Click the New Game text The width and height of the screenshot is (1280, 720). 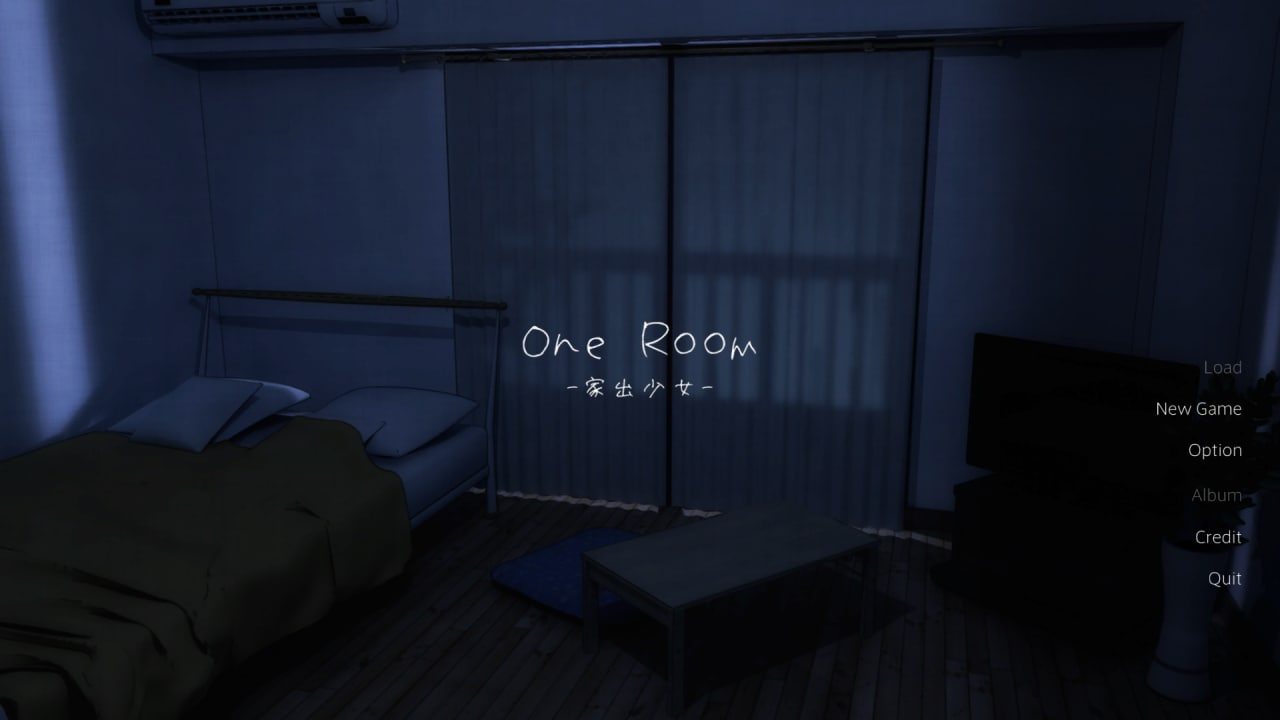tap(1198, 408)
